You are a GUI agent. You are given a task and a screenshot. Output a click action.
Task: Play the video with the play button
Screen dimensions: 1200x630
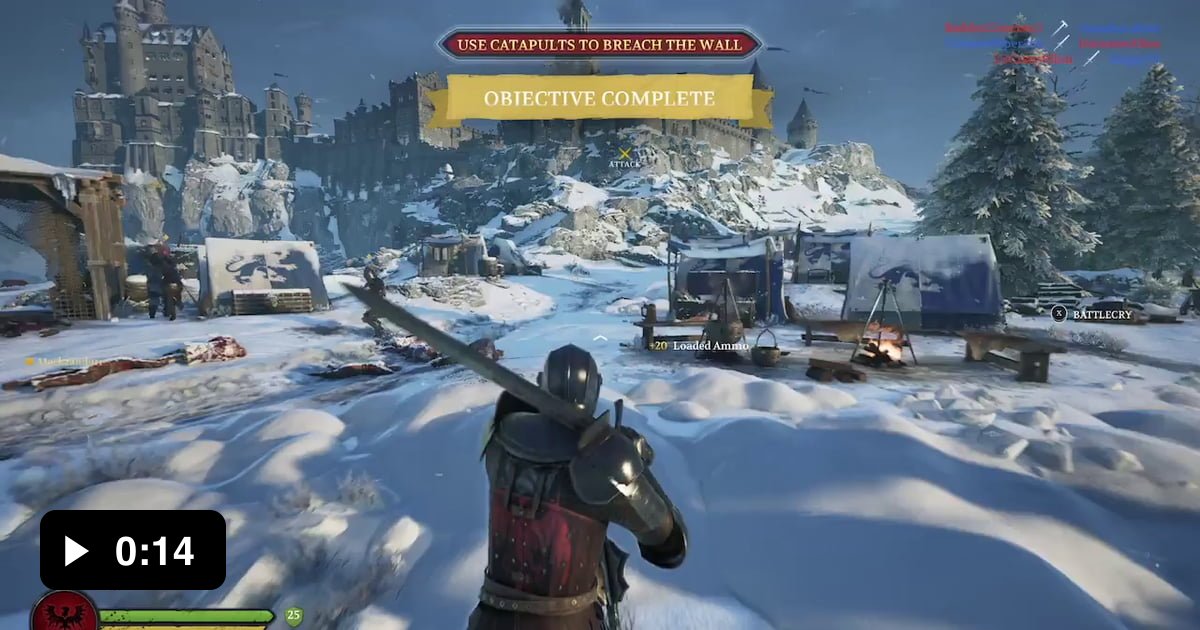77,550
